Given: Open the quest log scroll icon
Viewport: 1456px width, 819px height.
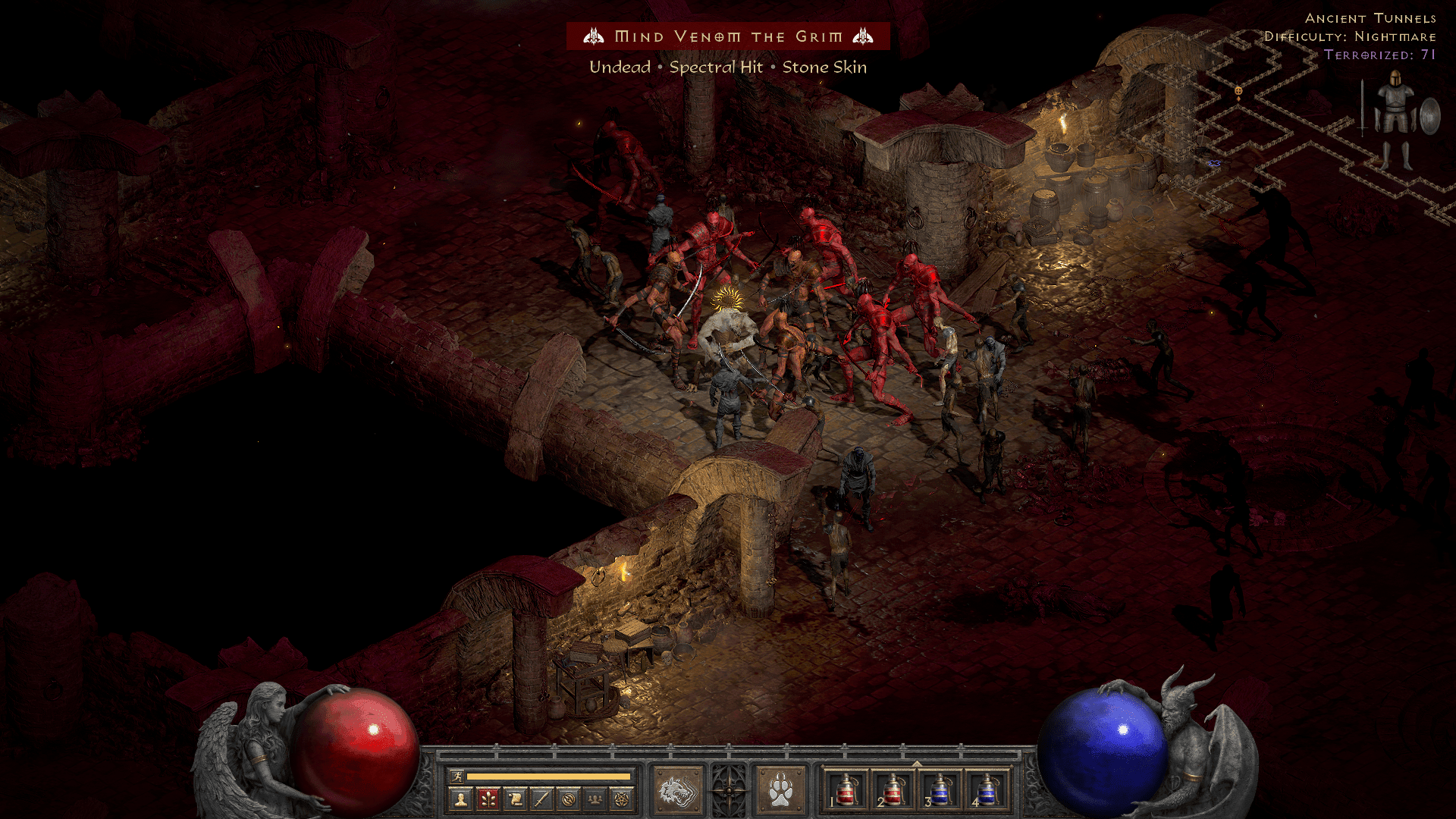Looking at the screenshot, I should (x=515, y=799).
